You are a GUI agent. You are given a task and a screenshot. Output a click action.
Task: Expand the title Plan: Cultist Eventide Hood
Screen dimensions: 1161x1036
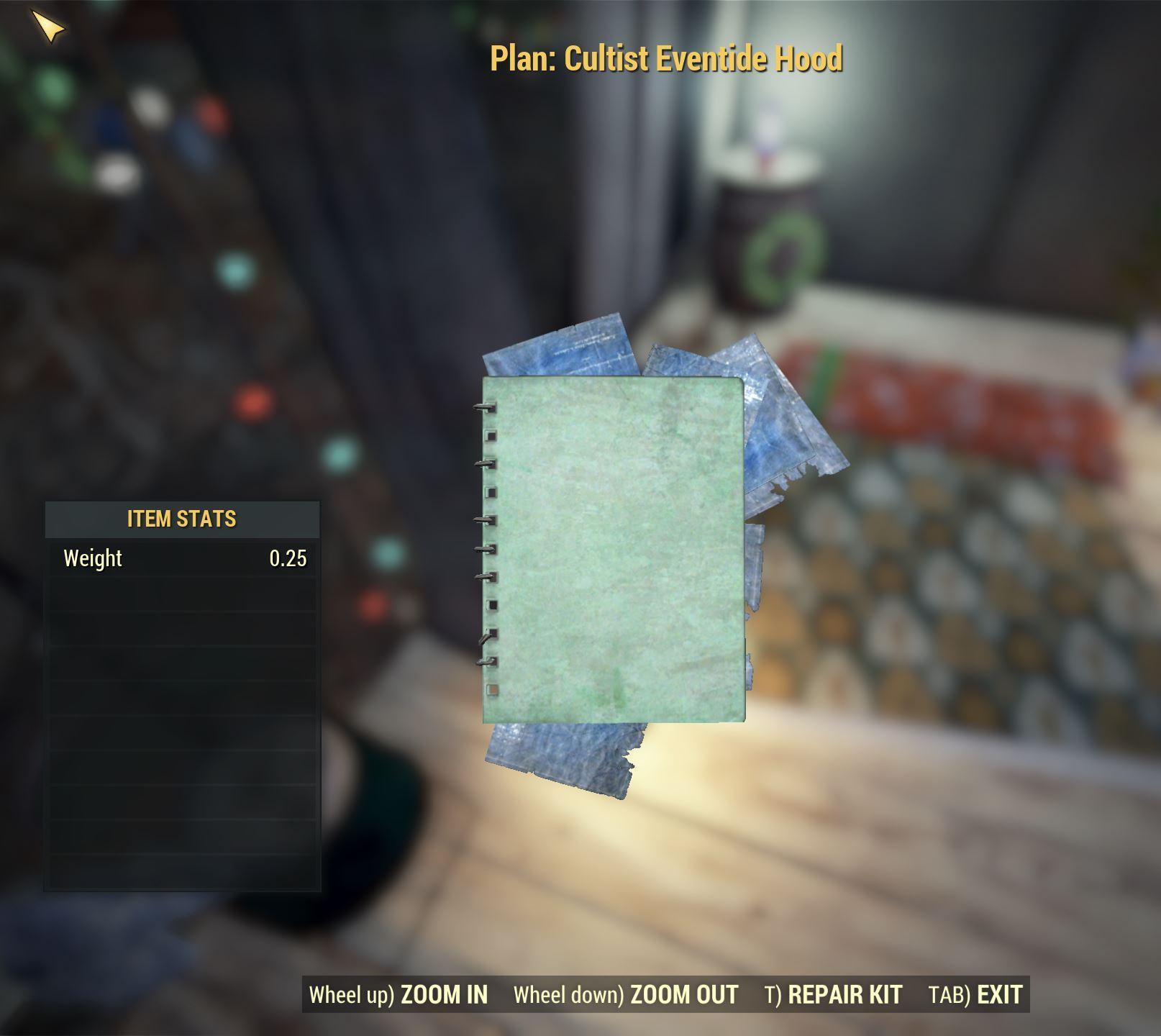668,60
